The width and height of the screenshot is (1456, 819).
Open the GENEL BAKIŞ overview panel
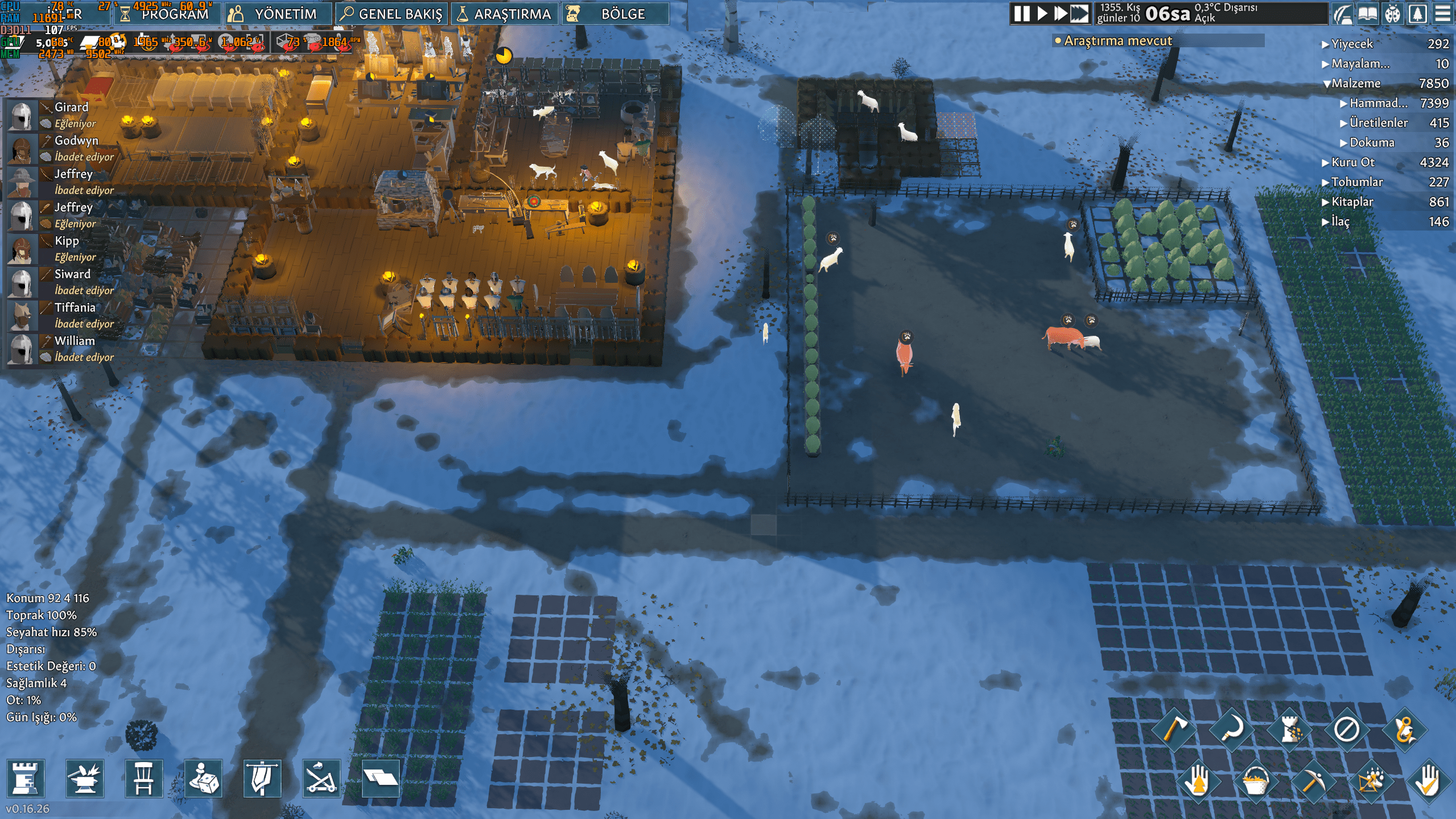point(391,14)
